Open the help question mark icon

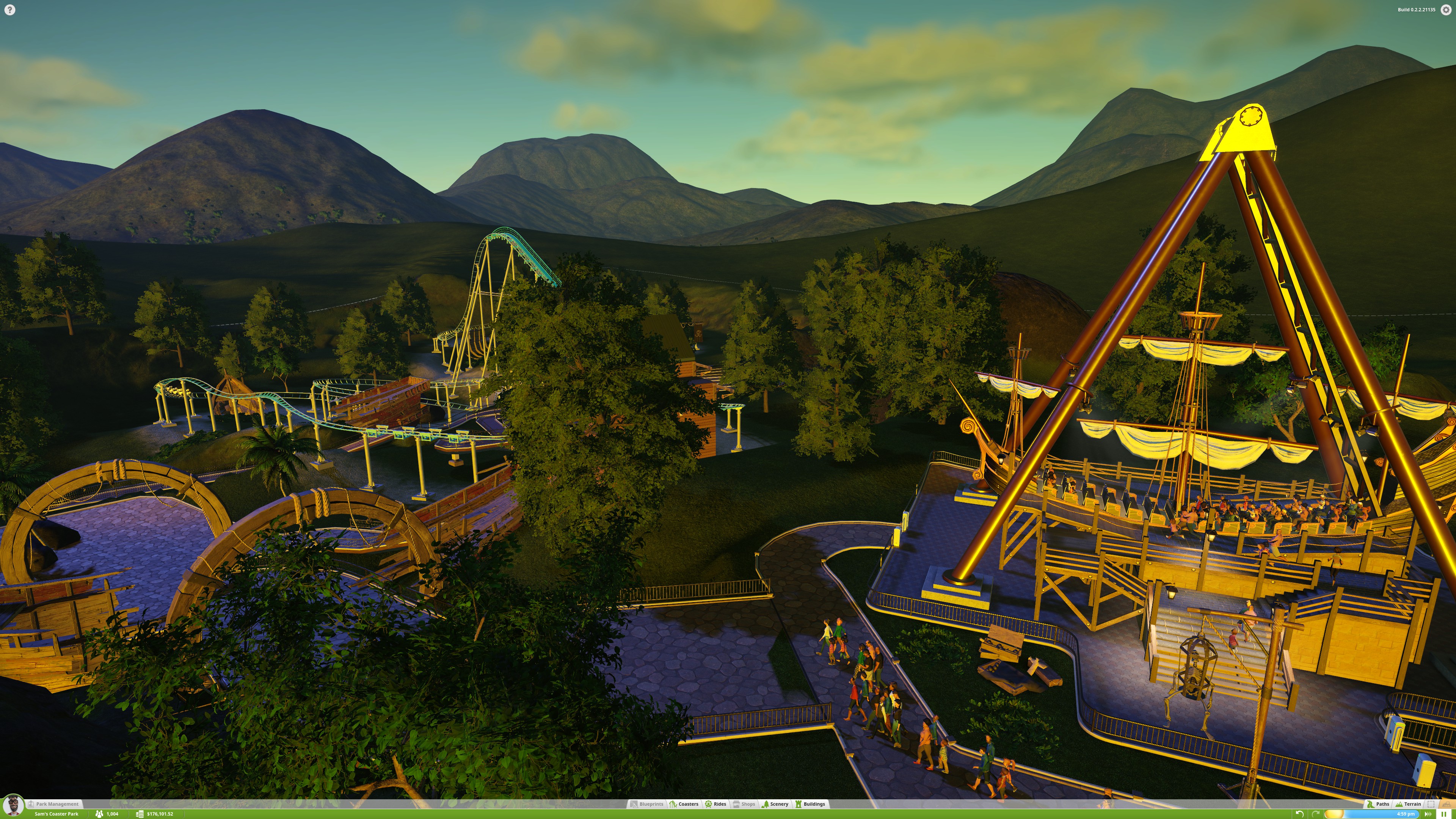[9, 9]
